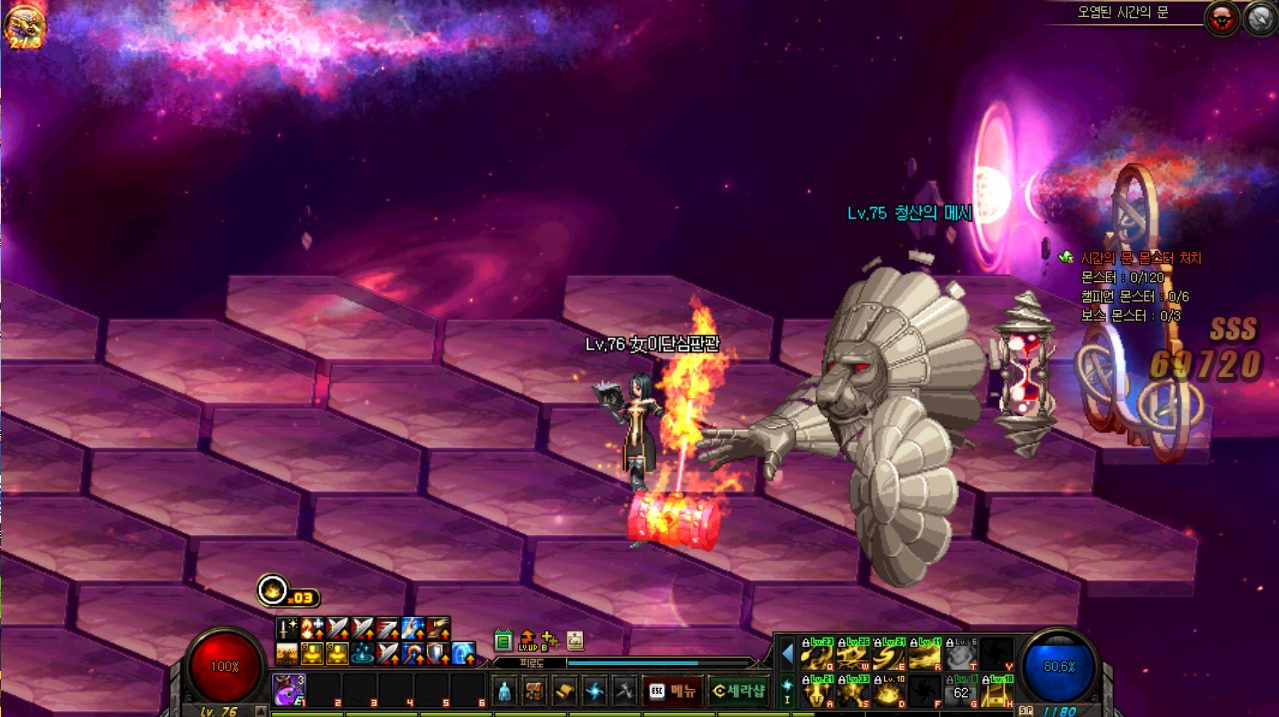Open the grey compass minimap icon
The width and height of the screenshot is (1279, 717).
1259,18
